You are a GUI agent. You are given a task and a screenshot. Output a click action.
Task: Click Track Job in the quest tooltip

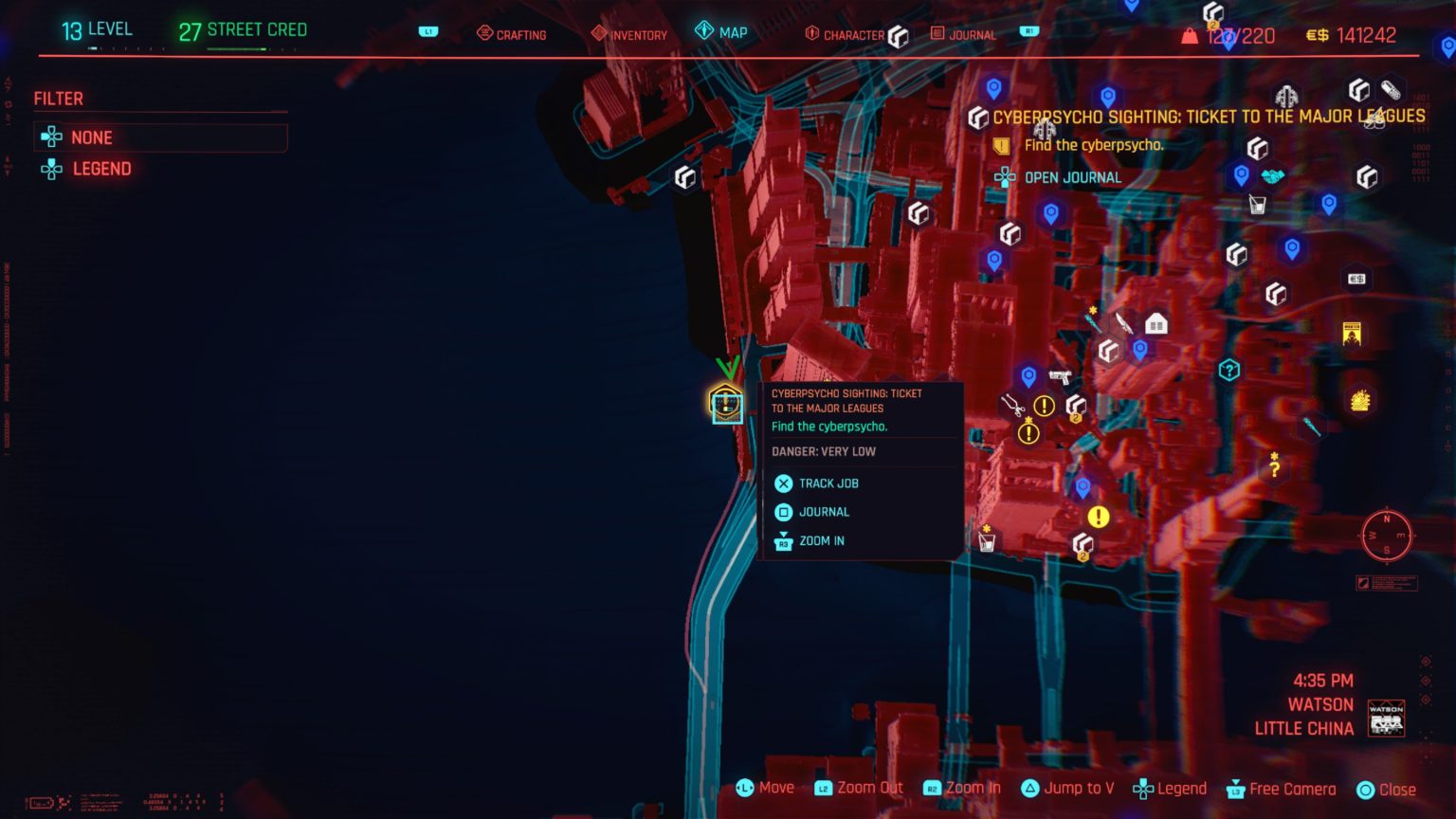coord(827,483)
